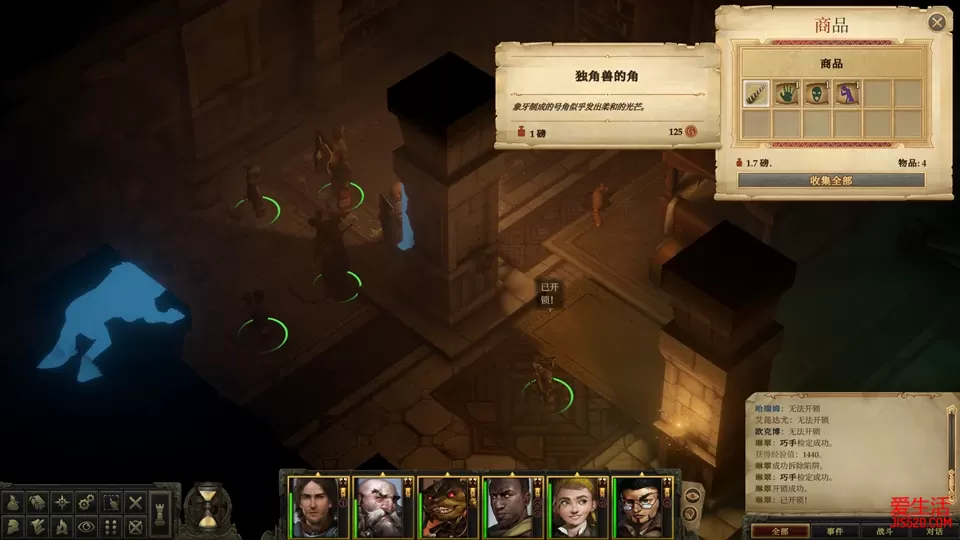This screenshot has width=960, height=540.
Task: Choose the goblin party member portrait
Action: click(x=445, y=506)
